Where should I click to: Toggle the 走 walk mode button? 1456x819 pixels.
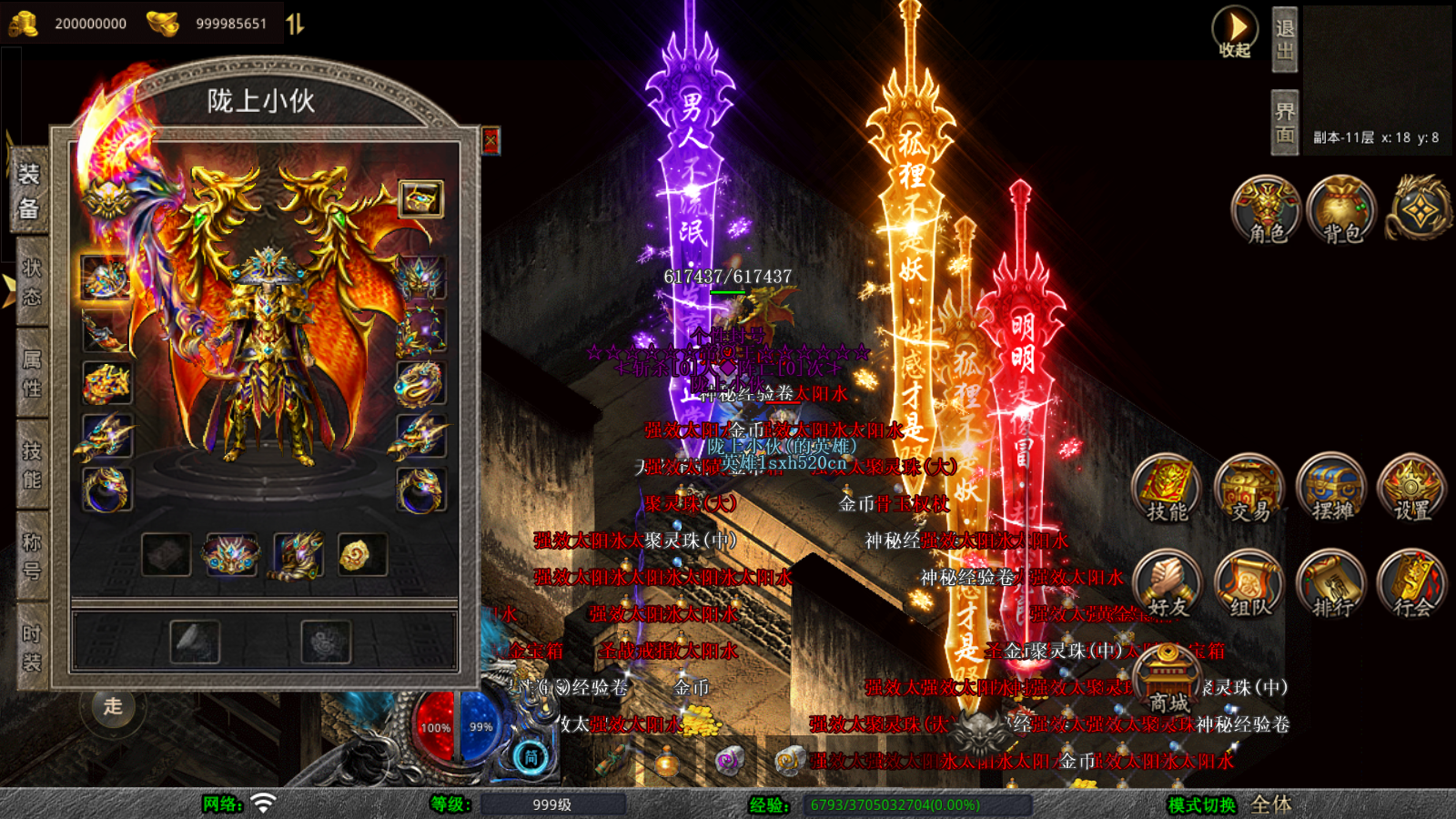click(113, 706)
